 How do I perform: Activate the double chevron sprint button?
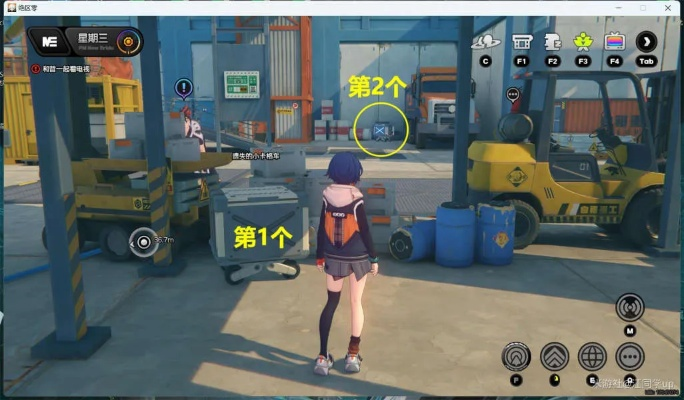554,356
